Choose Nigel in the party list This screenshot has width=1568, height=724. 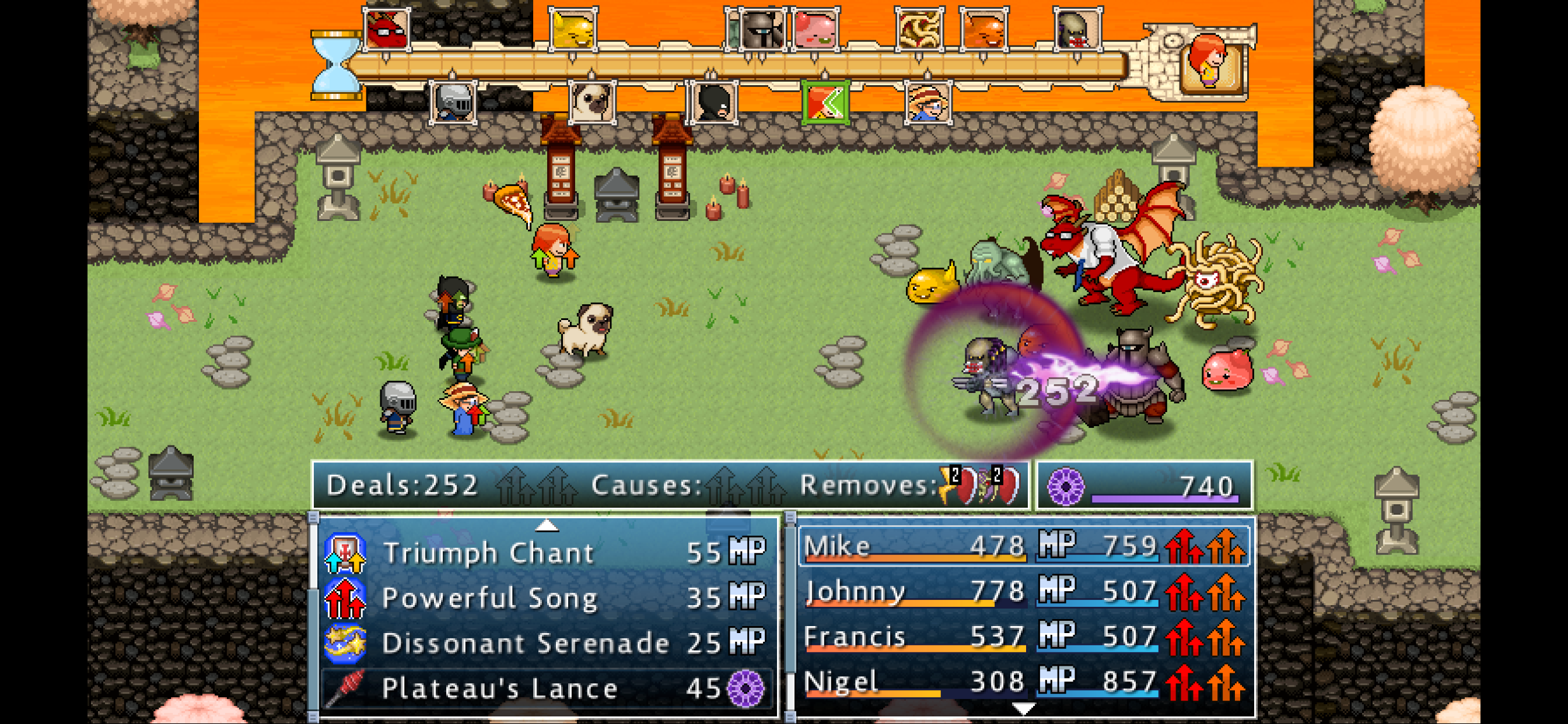pos(1024,682)
